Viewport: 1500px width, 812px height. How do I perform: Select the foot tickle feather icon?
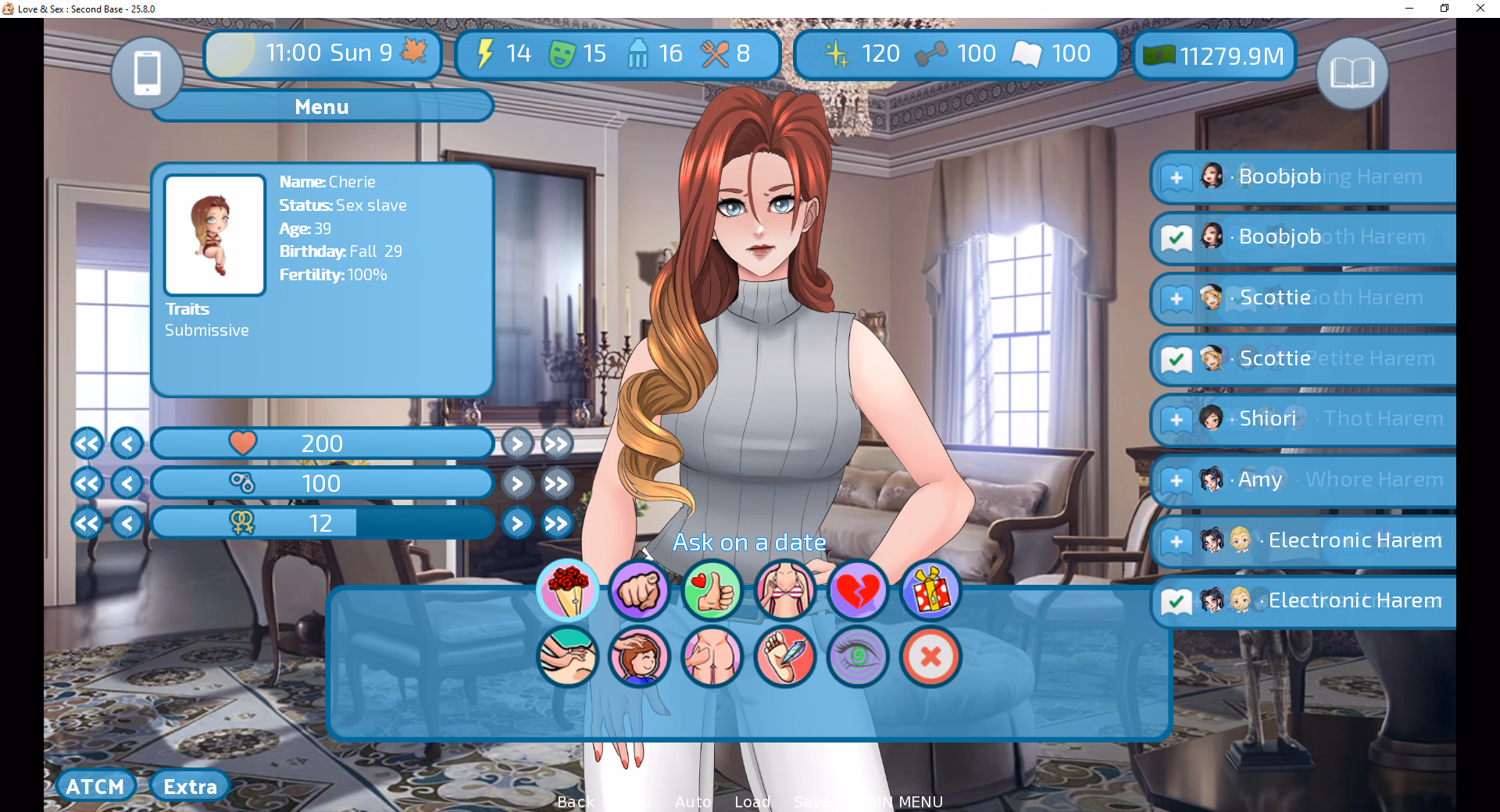pos(785,657)
